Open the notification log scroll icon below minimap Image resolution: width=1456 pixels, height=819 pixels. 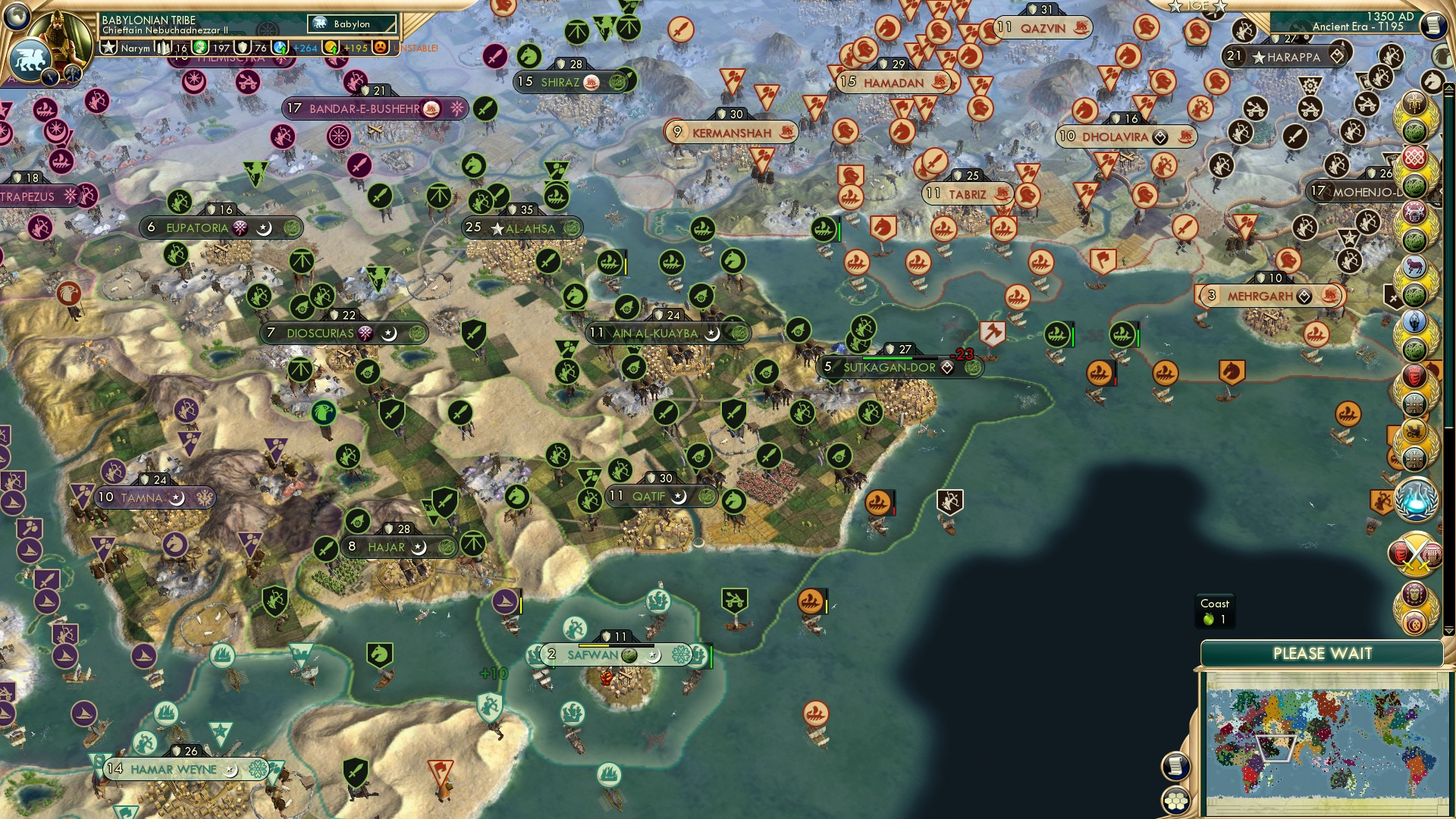[x=1175, y=766]
